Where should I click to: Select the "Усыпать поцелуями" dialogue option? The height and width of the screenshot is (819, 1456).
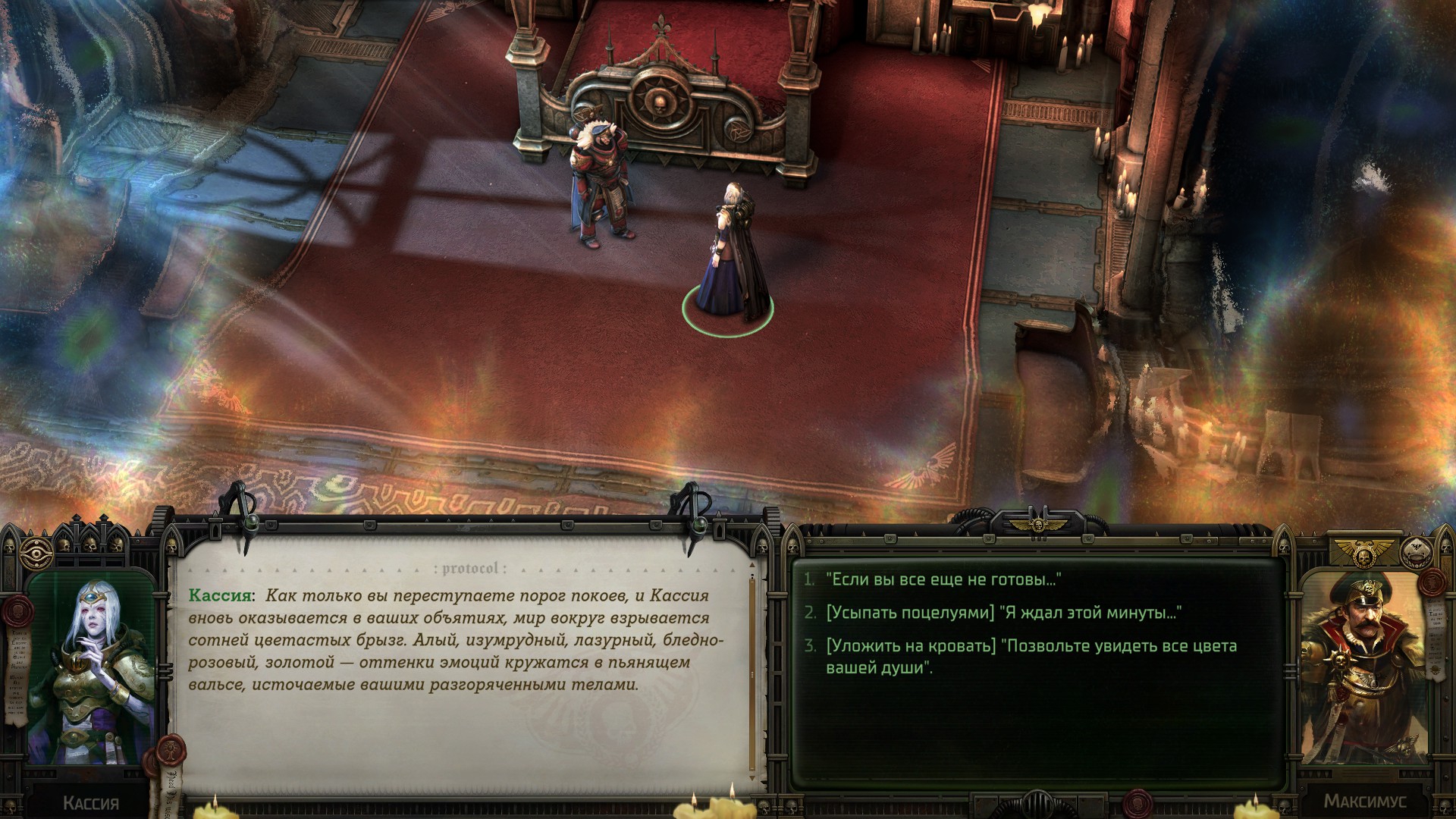(x=1003, y=613)
